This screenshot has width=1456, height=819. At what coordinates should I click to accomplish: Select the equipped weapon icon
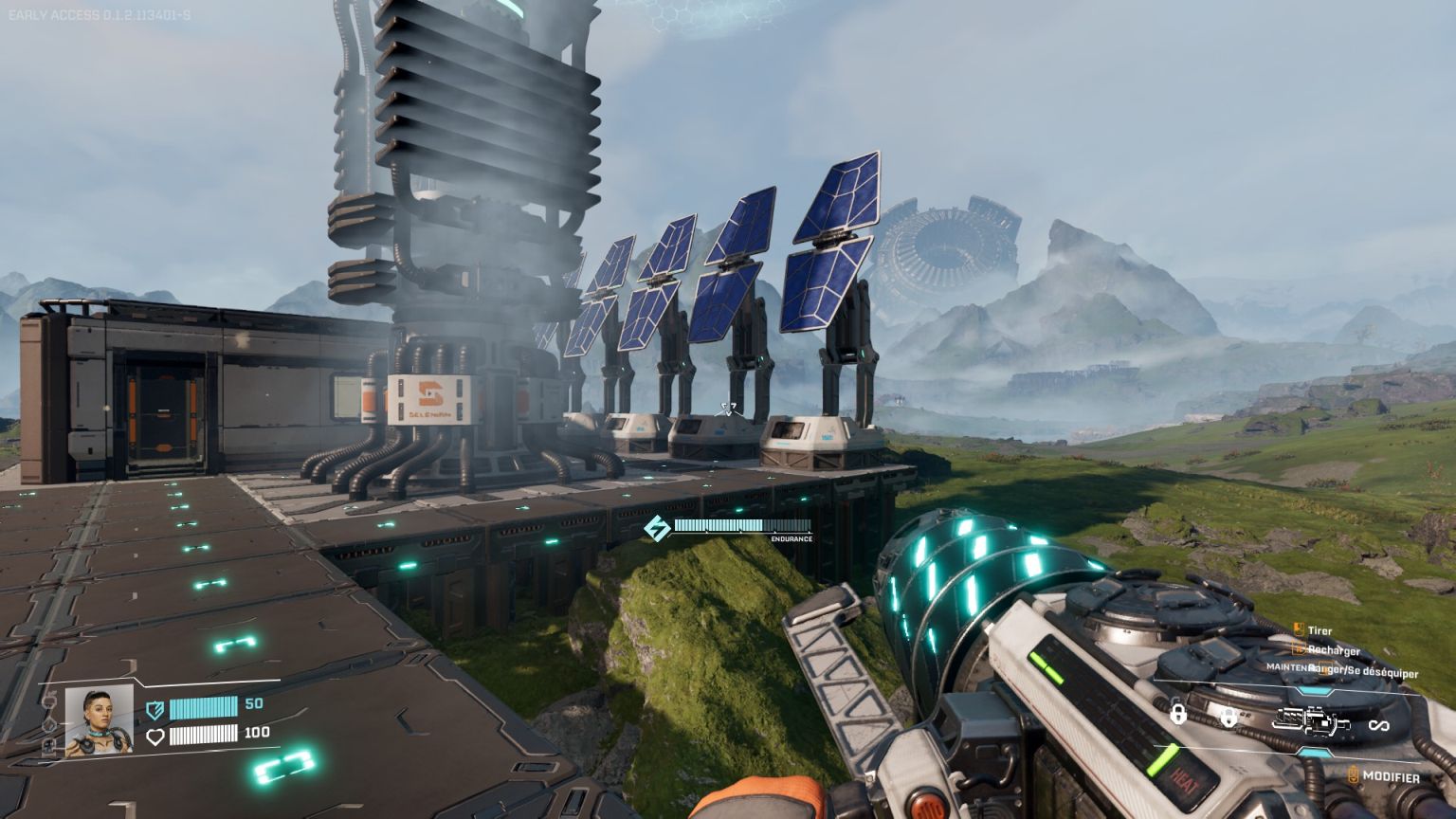[x=1311, y=723]
